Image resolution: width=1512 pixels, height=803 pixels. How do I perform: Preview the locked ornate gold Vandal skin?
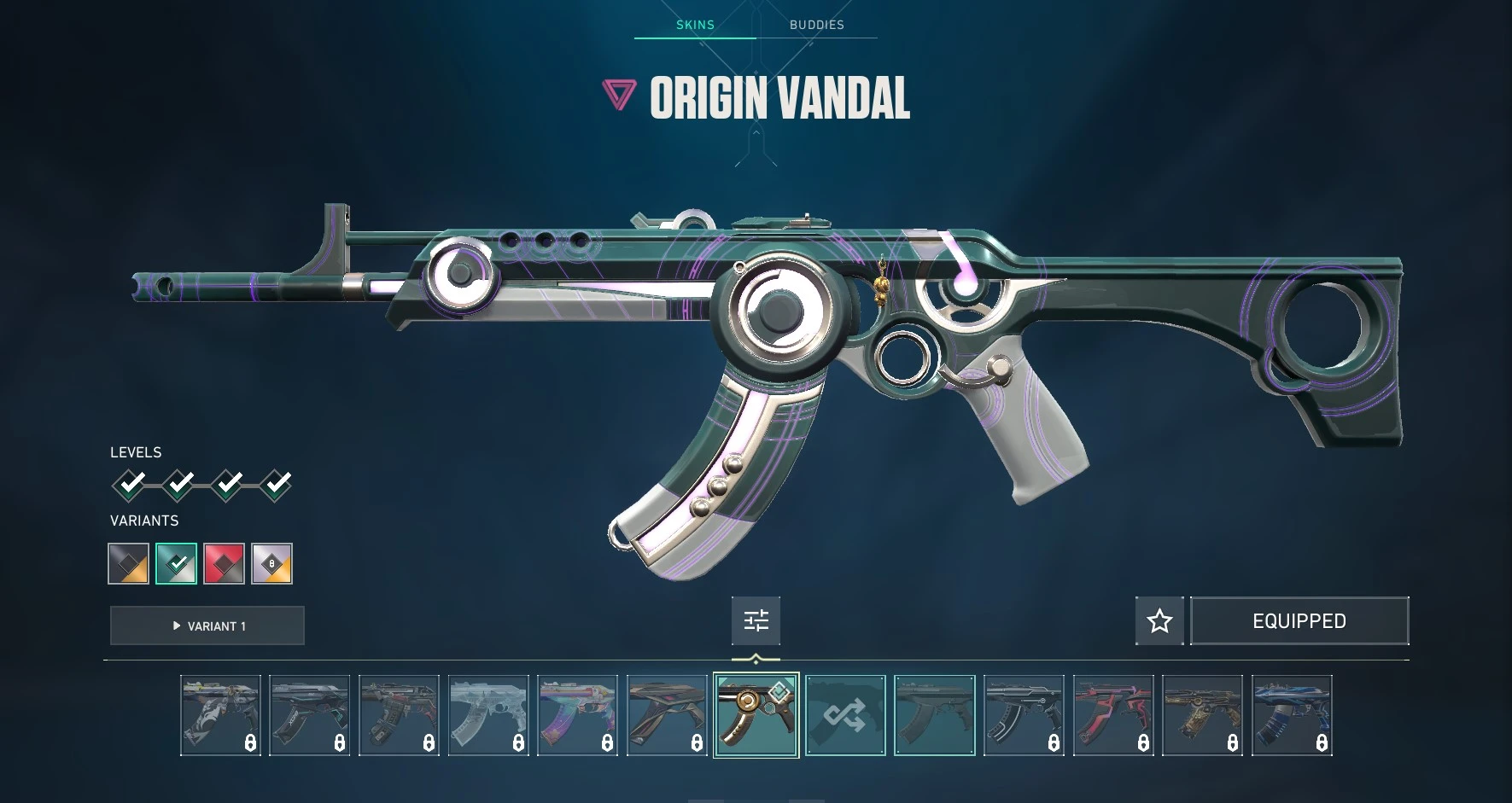point(1202,715)
